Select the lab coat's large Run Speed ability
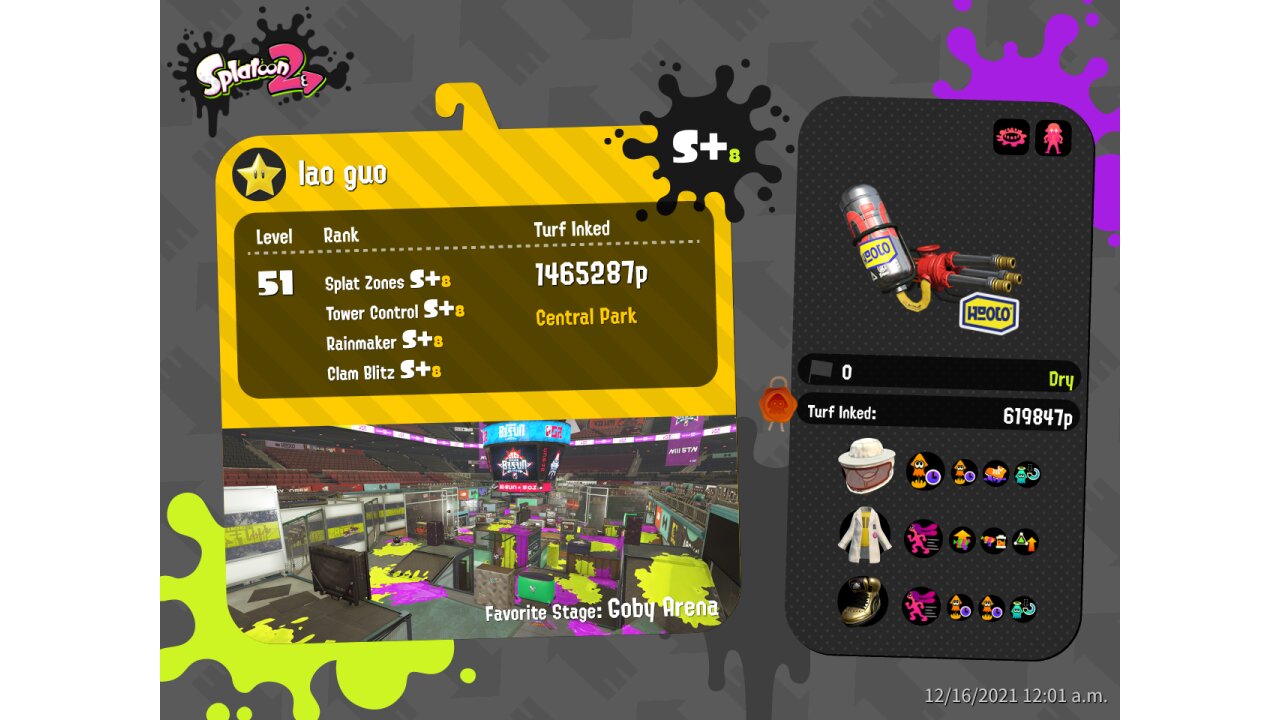Screen dimensions: 1280x720 [923, 539]
